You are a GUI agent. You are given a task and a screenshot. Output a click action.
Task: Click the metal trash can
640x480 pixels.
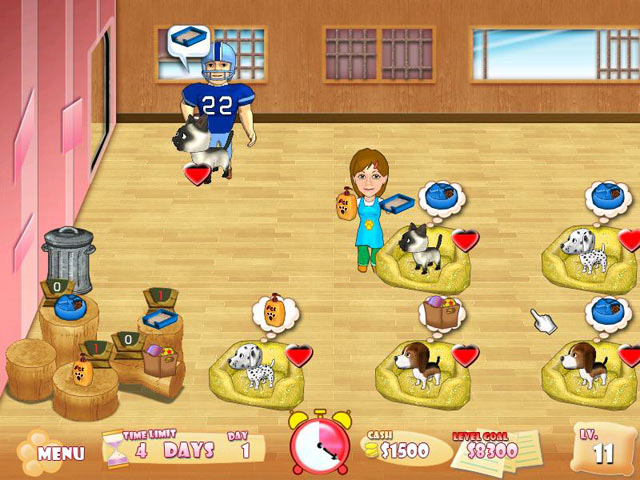(x=68, y=258)
